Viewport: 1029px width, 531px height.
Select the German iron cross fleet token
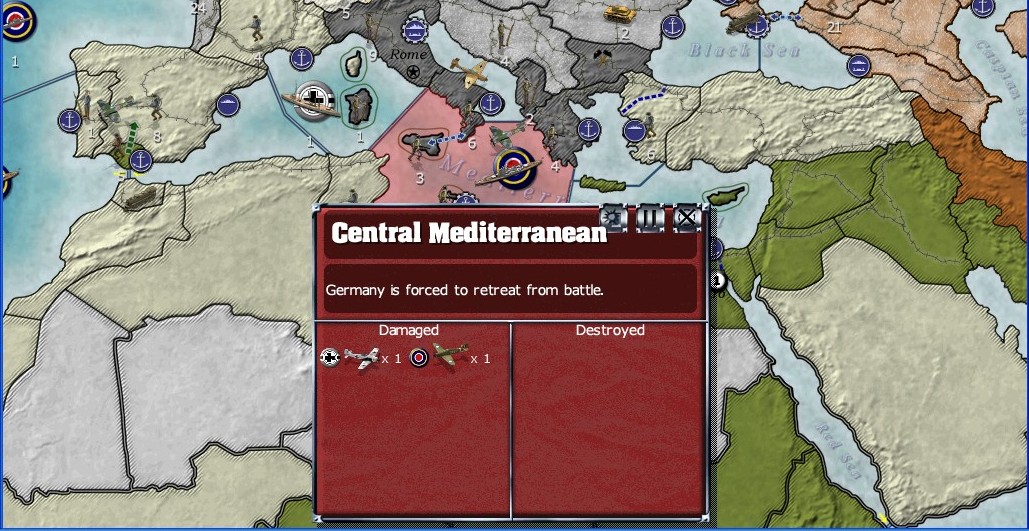[x=316, y=99]
